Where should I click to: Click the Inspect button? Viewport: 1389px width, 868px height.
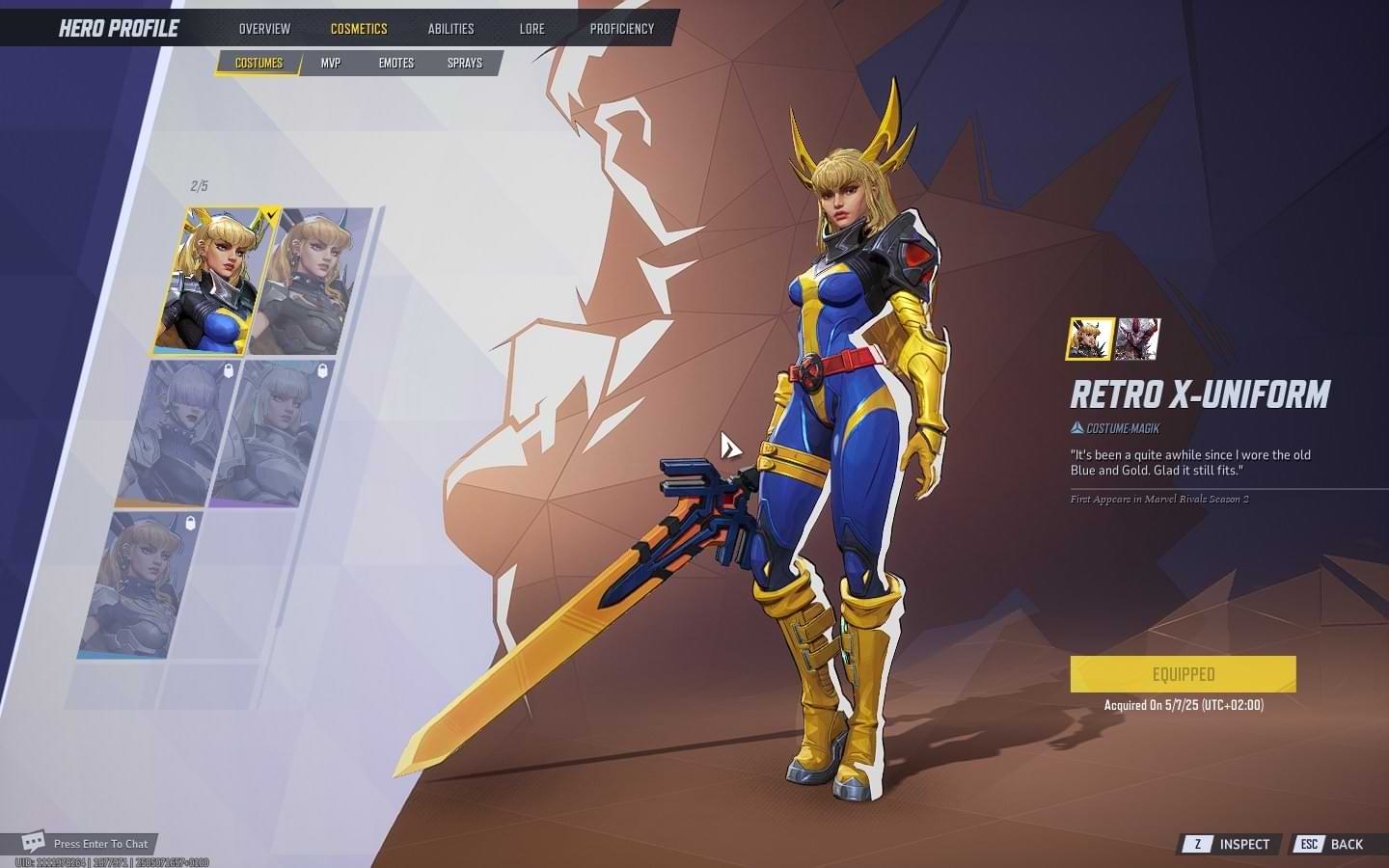click(x=1231, y=844)
